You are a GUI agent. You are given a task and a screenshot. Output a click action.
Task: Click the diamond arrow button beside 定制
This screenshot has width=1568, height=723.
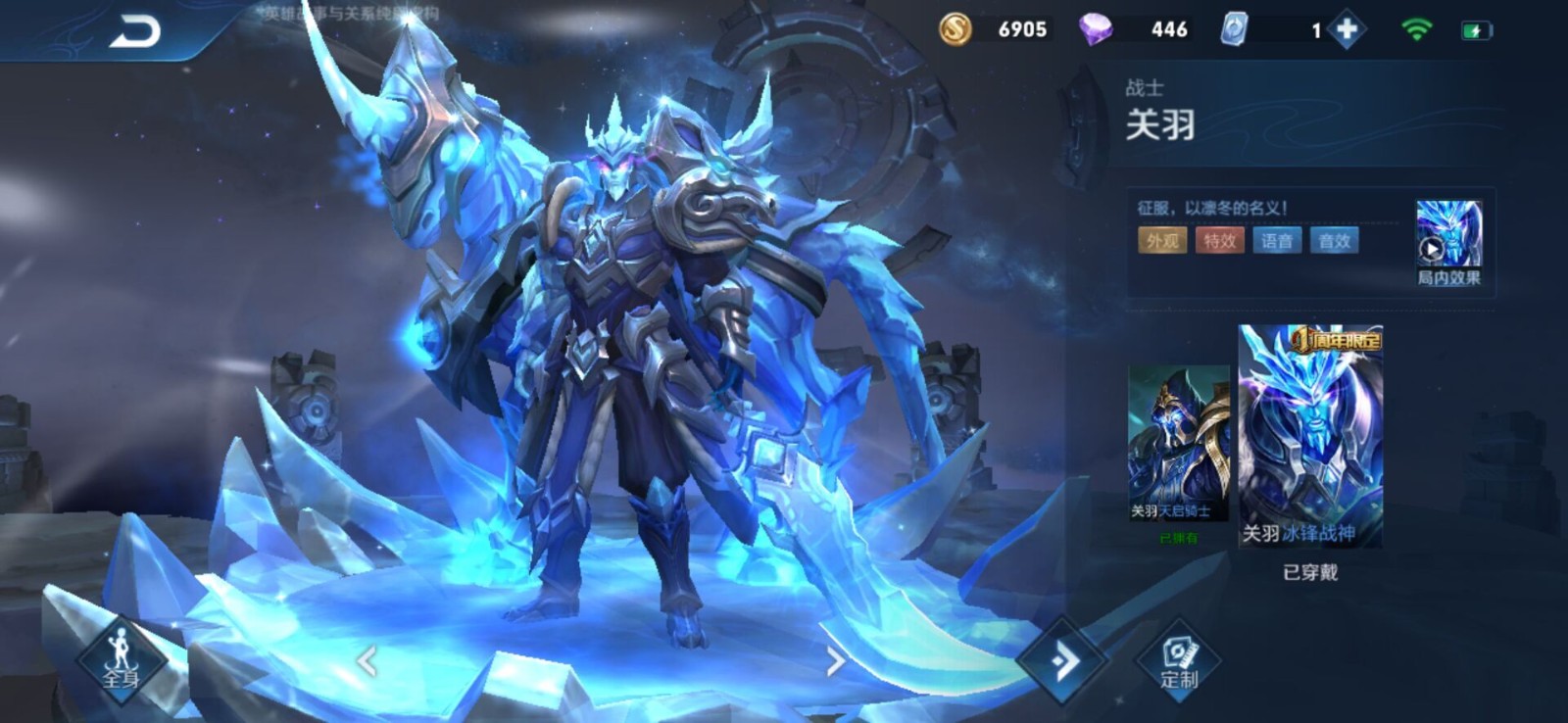(x=1063, y=661)
